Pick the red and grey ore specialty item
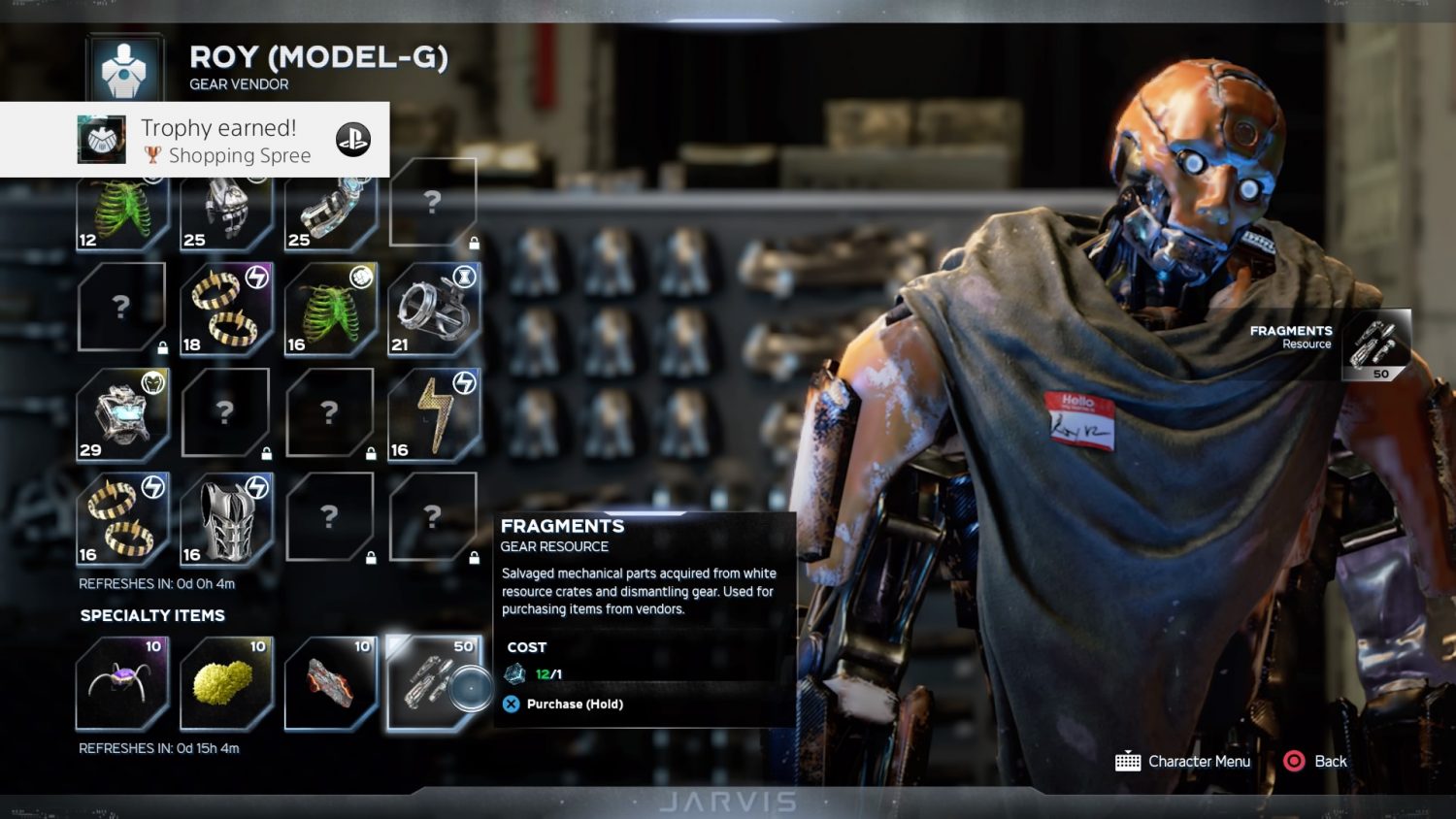Image resolution: width=1456 pixels, height=819 pixels. pyautogui.click(x=331, y=683)
